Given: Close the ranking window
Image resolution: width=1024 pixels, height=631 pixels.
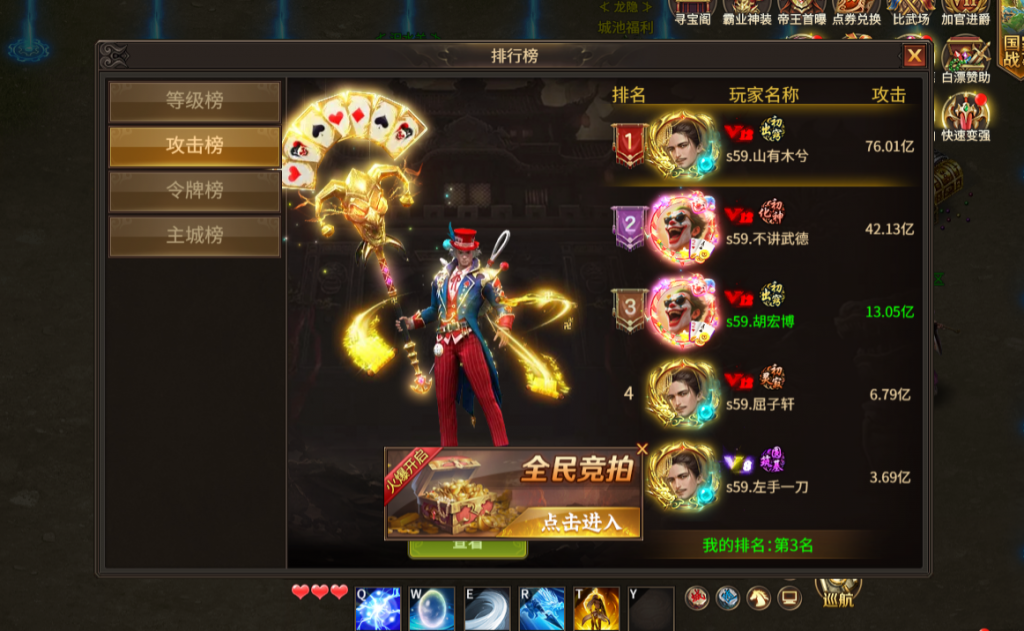Looking at the screenshot, I should [x=914, y=56].
